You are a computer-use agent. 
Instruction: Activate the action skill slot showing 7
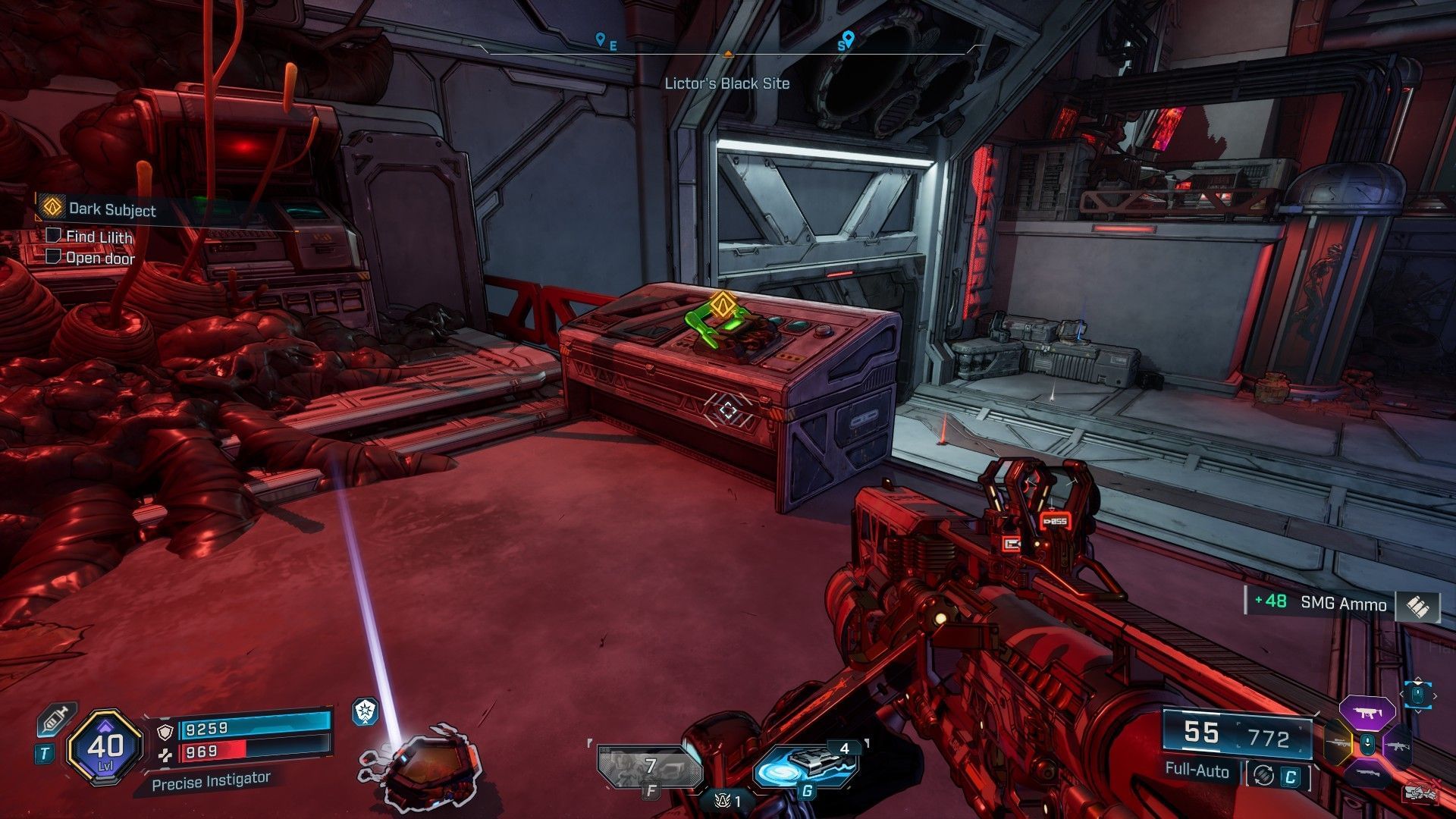650,767
